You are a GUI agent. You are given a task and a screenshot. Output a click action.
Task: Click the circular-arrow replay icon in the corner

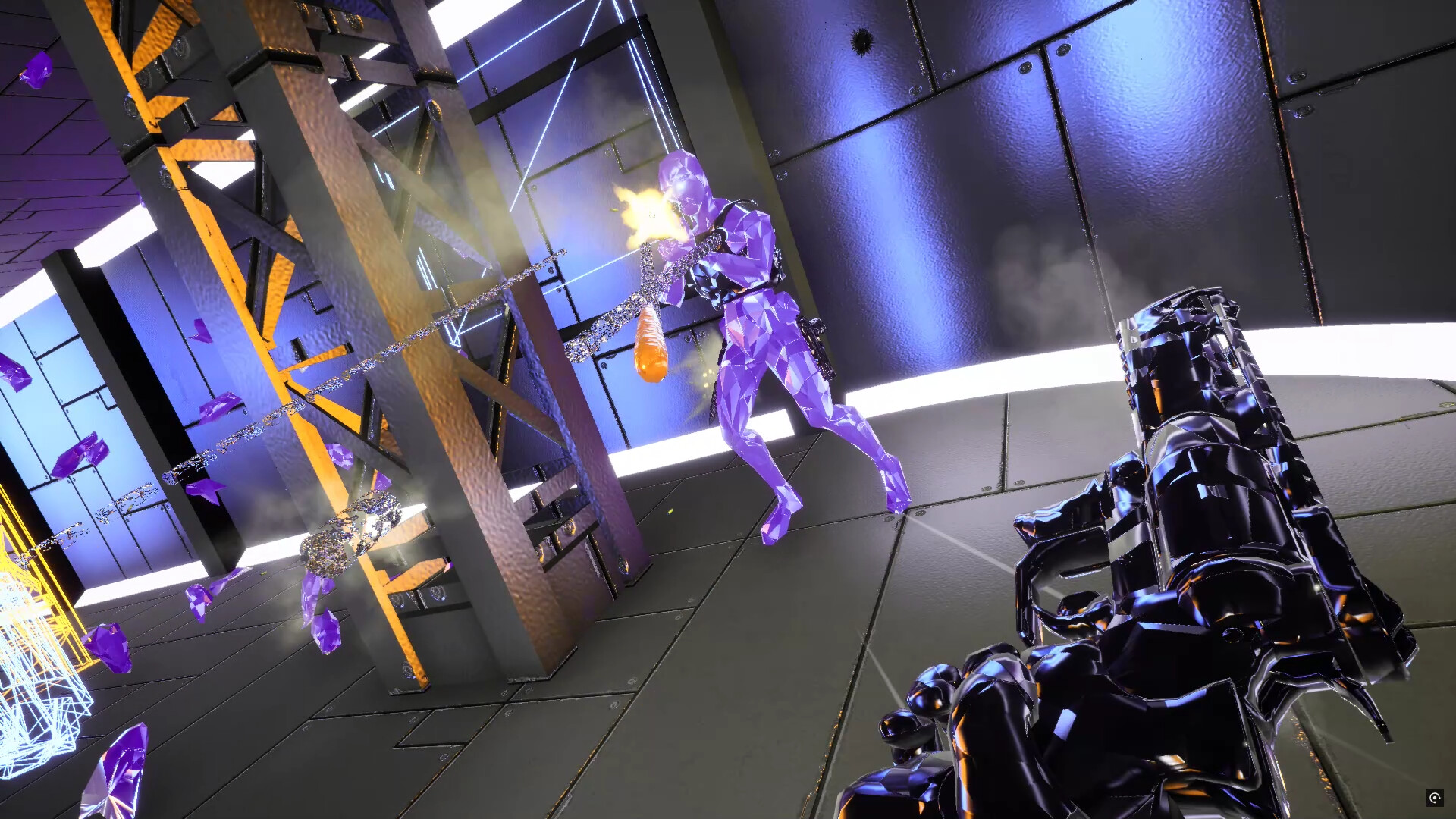1434,797
